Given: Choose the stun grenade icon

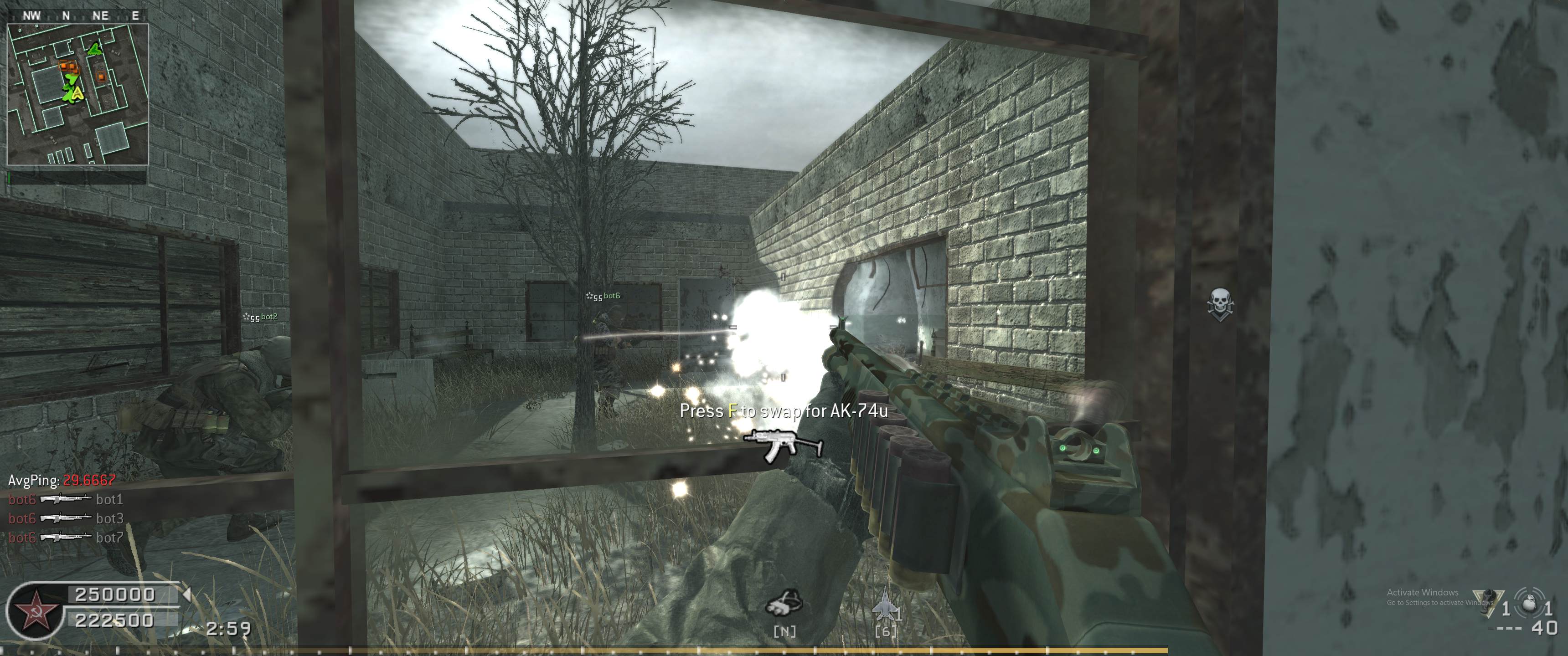Looking at the screenshot, I should [1485, 603].
